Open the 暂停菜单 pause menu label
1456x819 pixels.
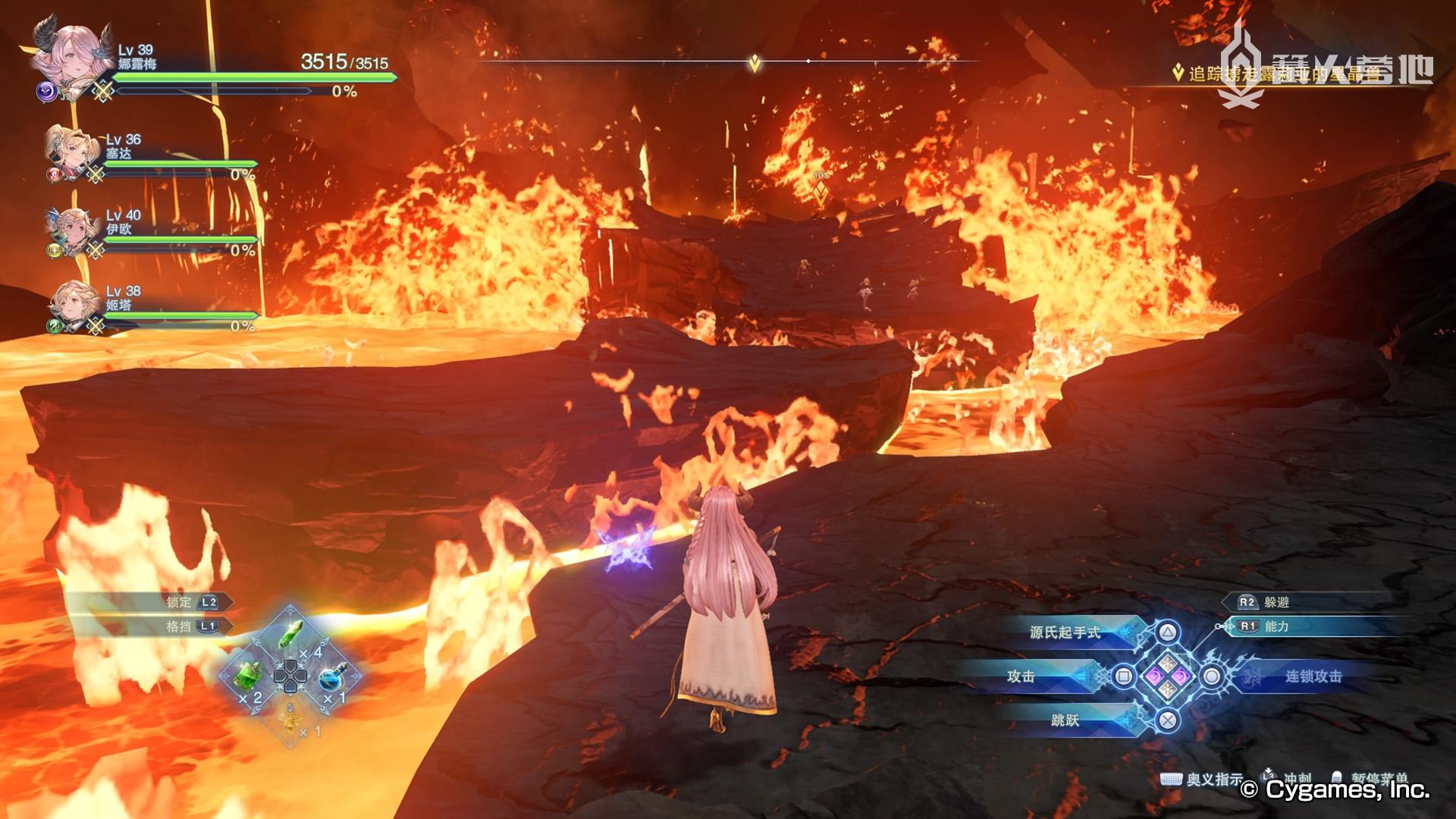[1379, 778]
